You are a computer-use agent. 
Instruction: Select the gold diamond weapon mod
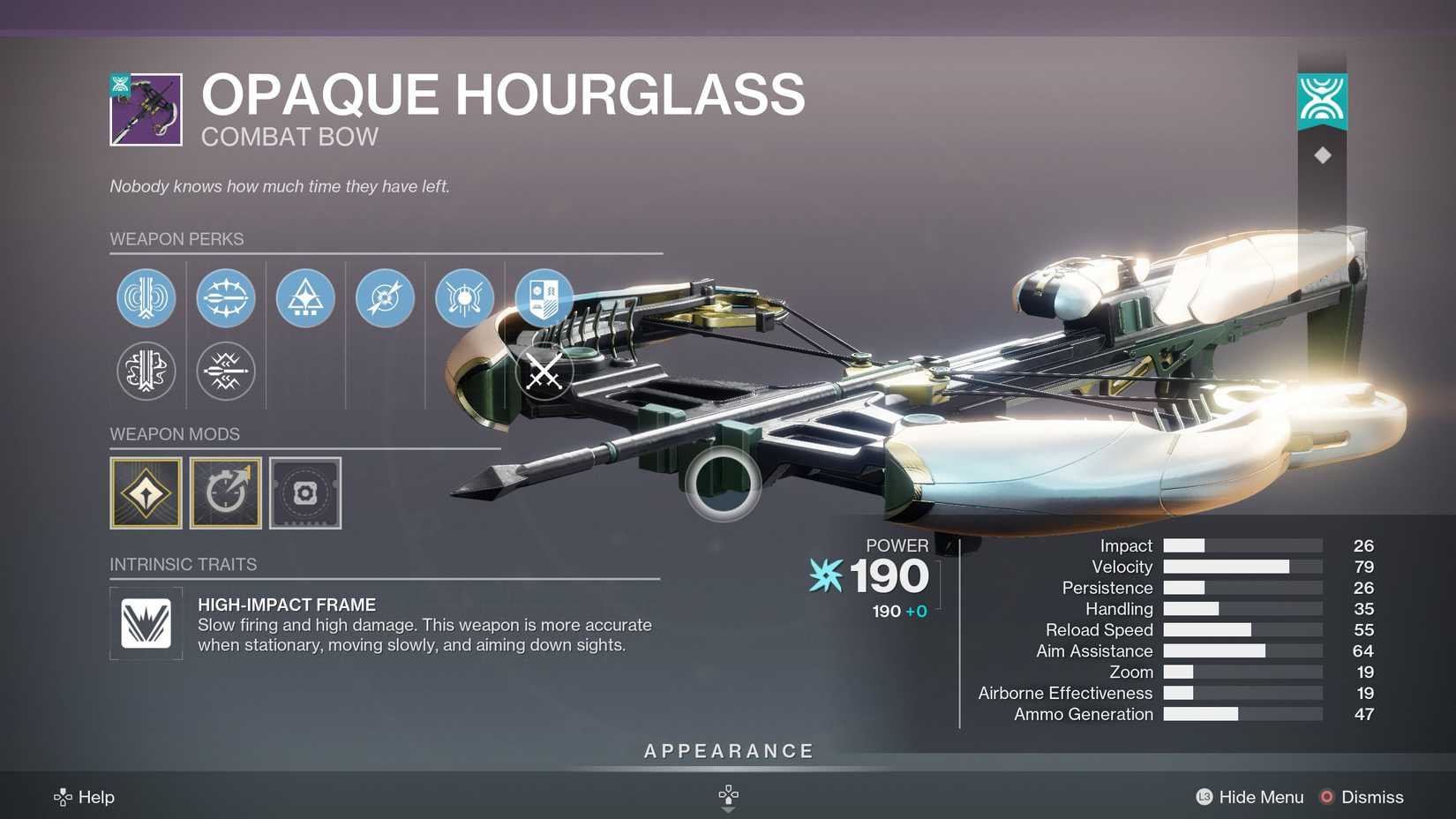[146, 492]
